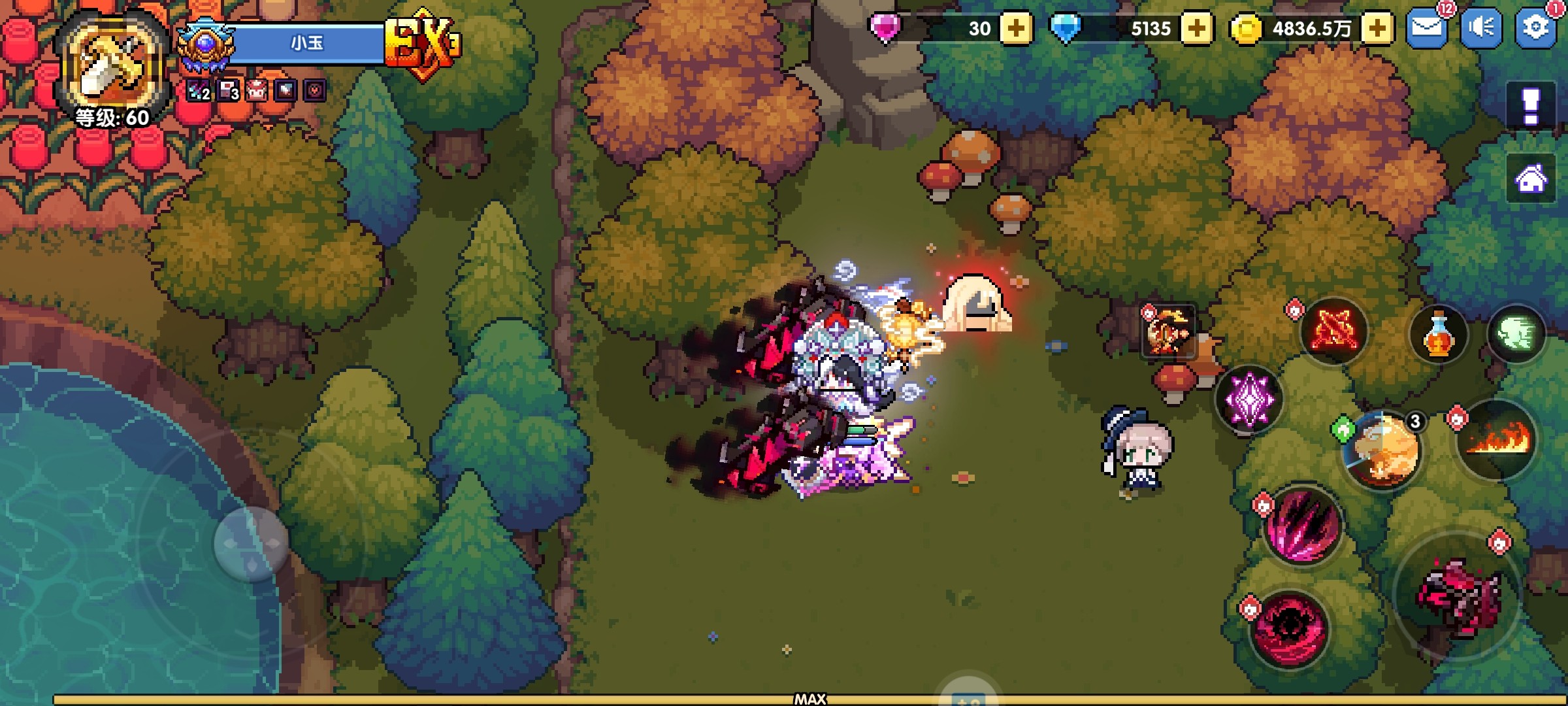This screenshot has height=706, width=1568.
Task: Toggle the sound speaker button
Action: pyautogui.click(x=1481, y=27)
